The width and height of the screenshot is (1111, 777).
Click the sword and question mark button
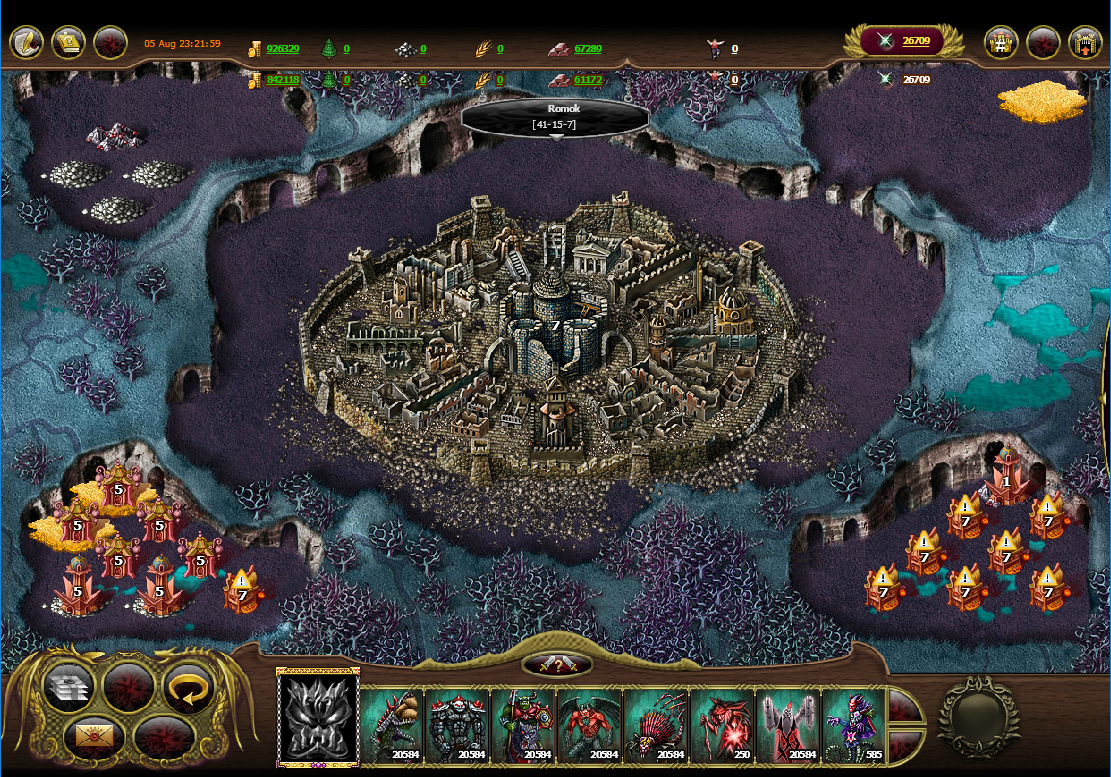point(556,665)
